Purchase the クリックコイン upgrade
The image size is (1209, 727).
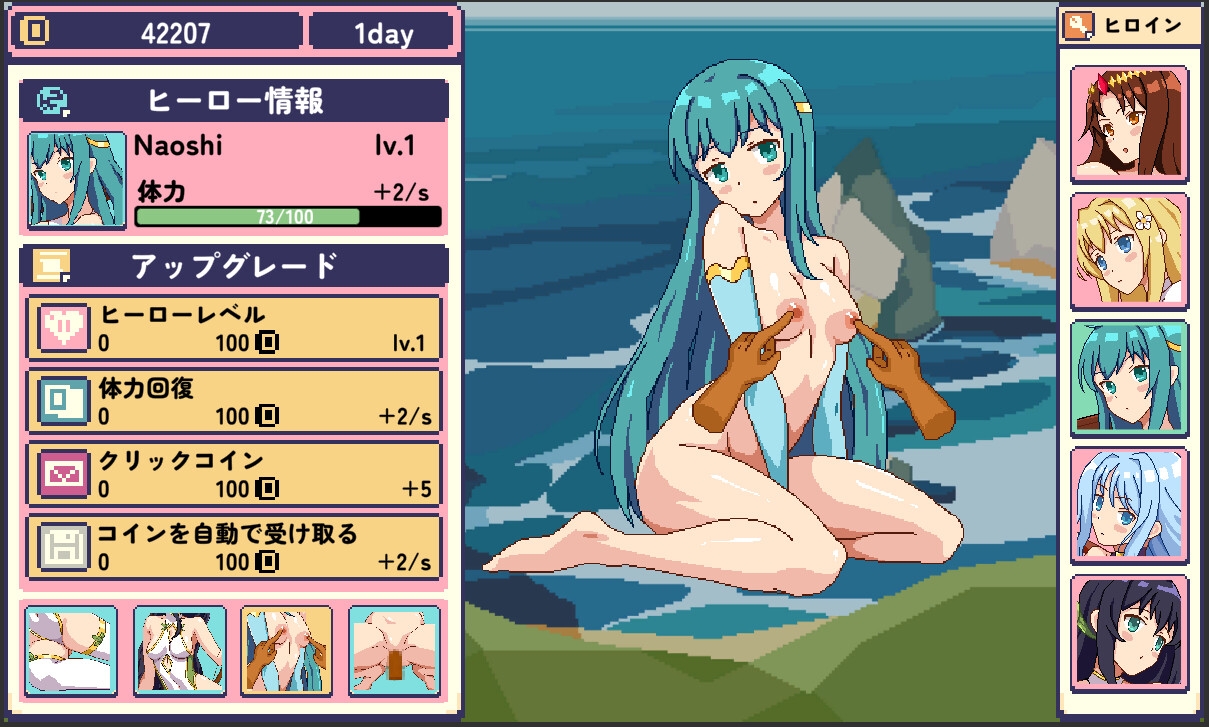[235, 474]
